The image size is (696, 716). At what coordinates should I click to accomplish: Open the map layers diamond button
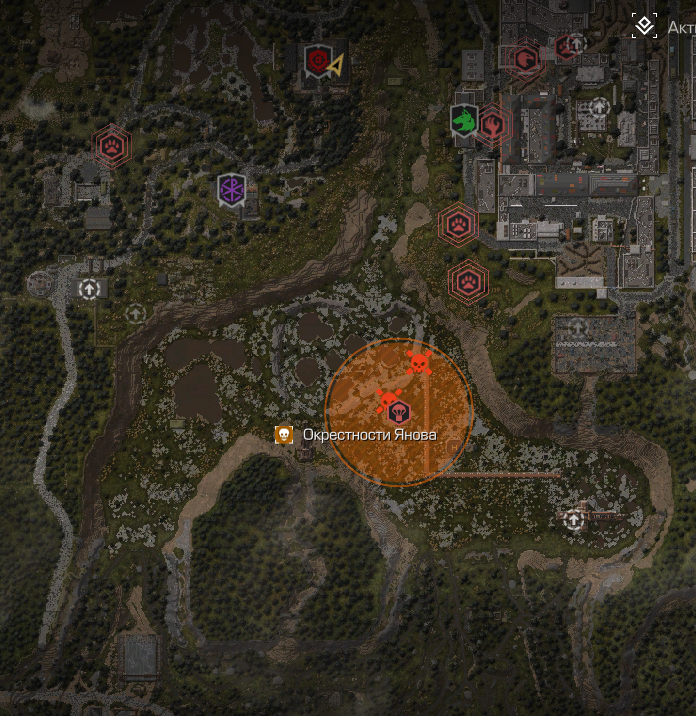pos(645,25)
